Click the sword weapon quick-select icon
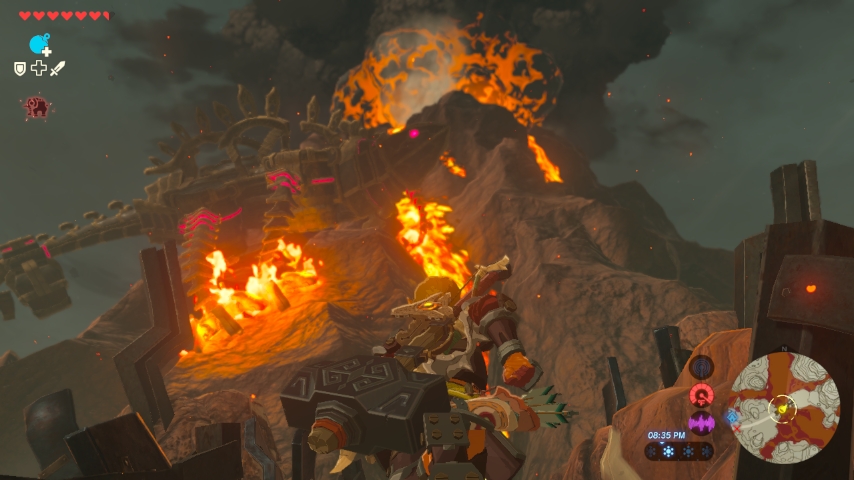Image resolution: width=854 pixels, height=480 pixels. tap(57, 68)
